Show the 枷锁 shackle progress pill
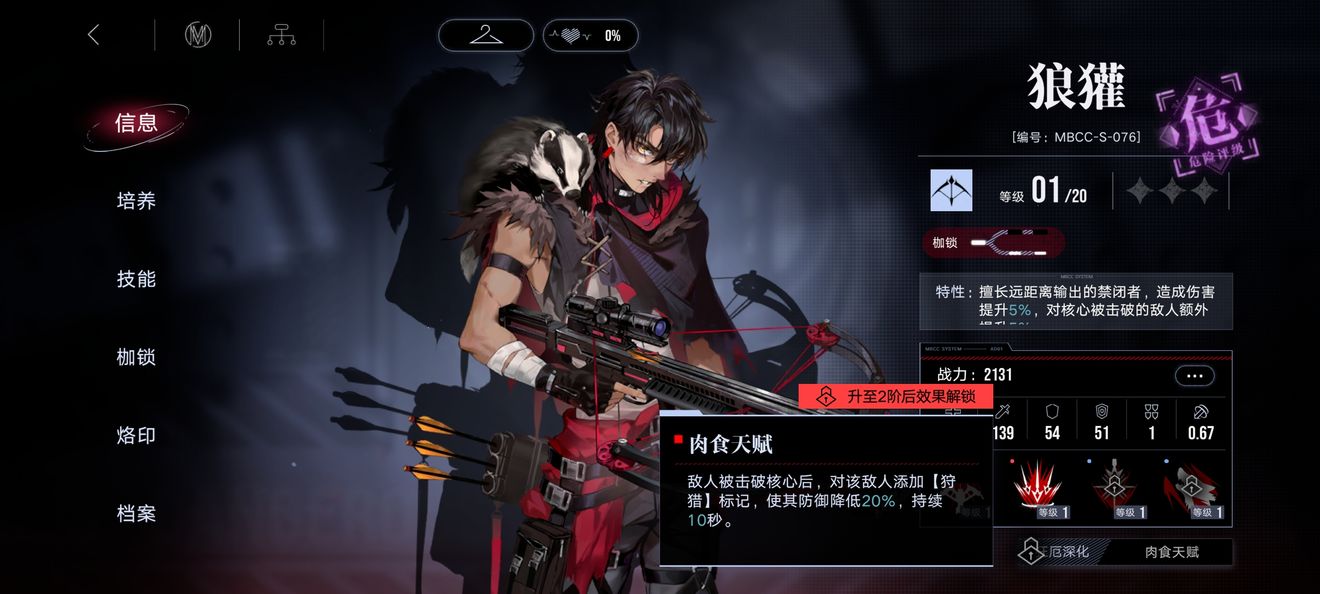Viewport: 1320px width, 594px height. (x=993, y=243)
